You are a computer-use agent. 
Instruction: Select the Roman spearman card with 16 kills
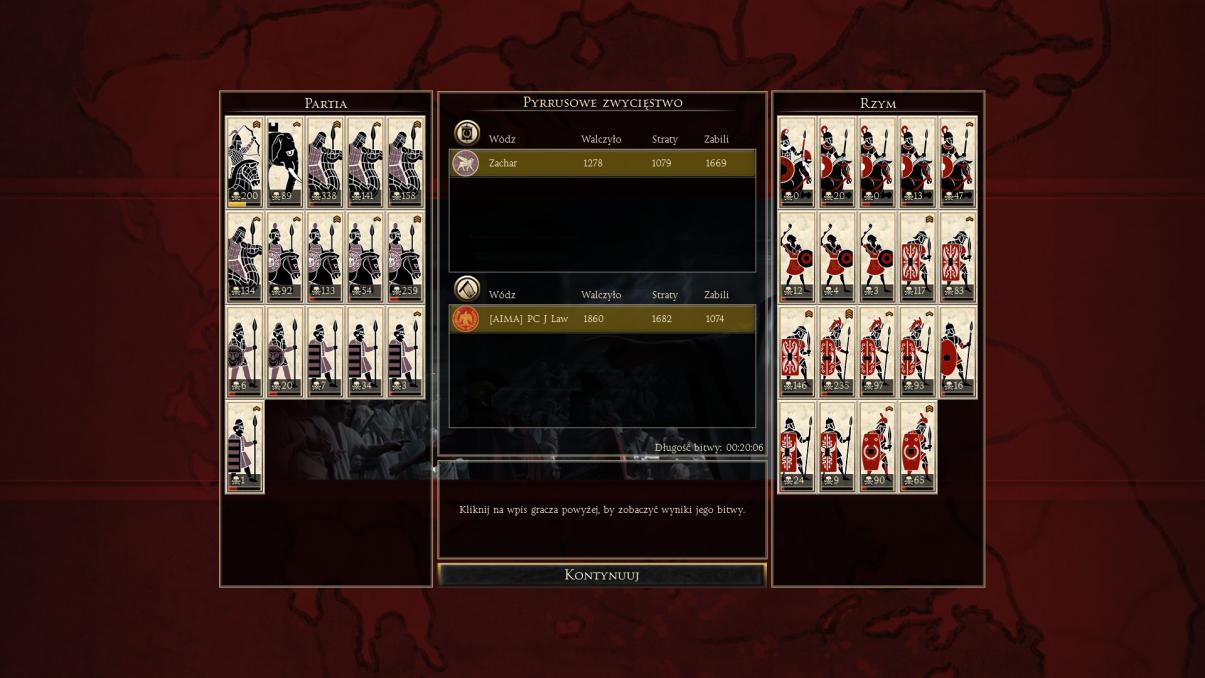point(957,352)
